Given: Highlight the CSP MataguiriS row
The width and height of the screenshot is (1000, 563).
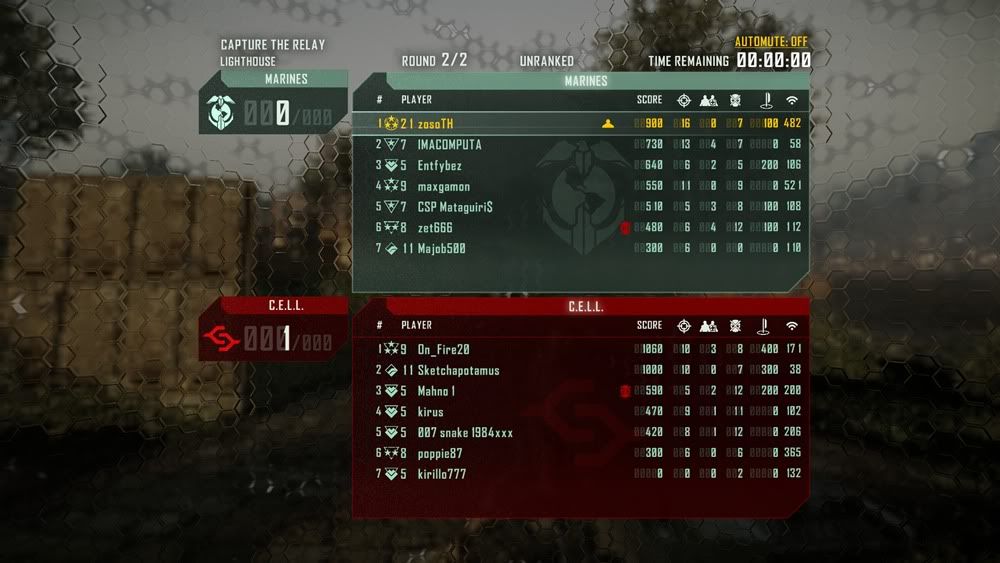Looking at the screenshot, I should tap(455, 207).
